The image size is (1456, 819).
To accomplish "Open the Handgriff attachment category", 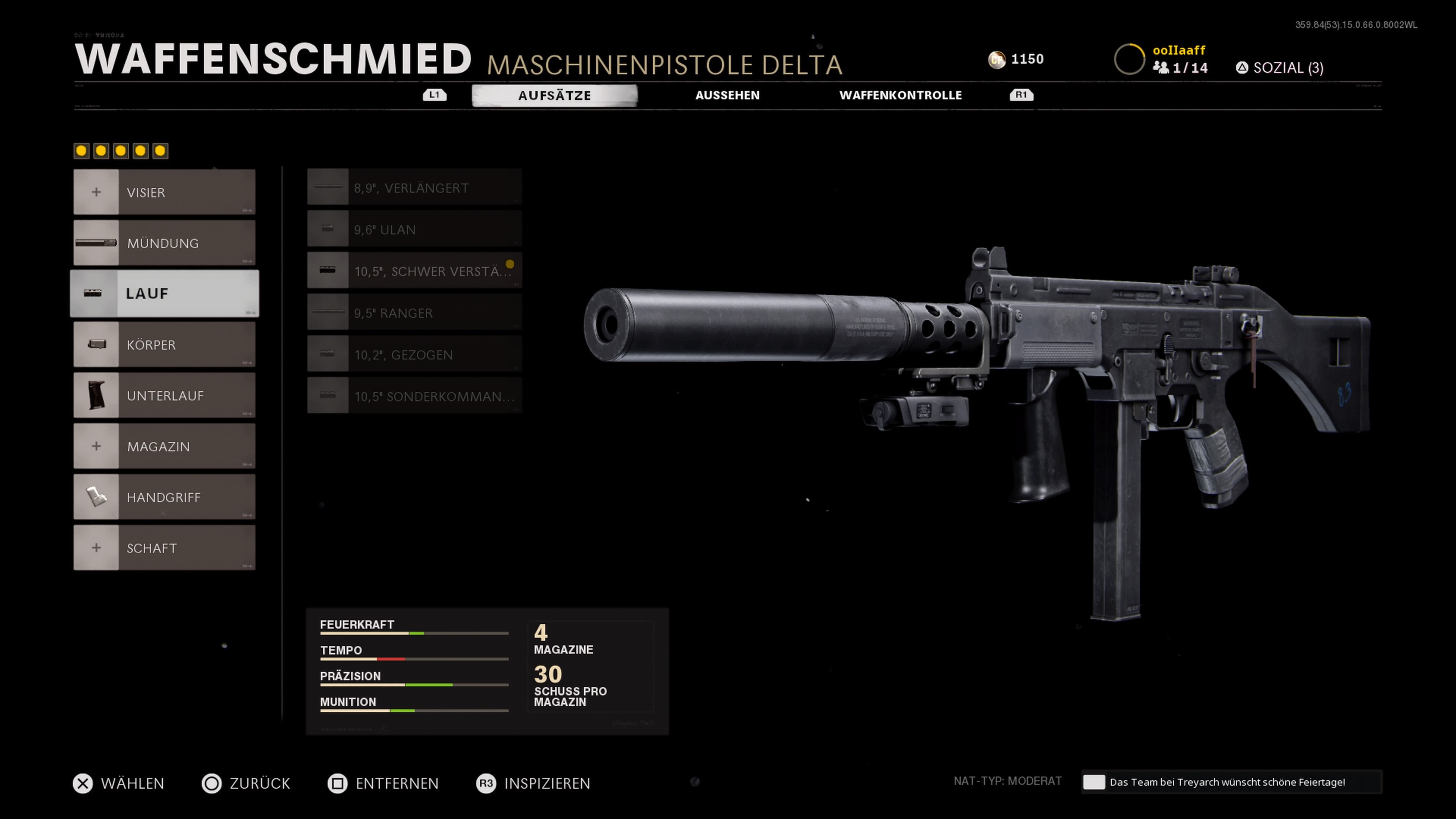I will (165, 497).
